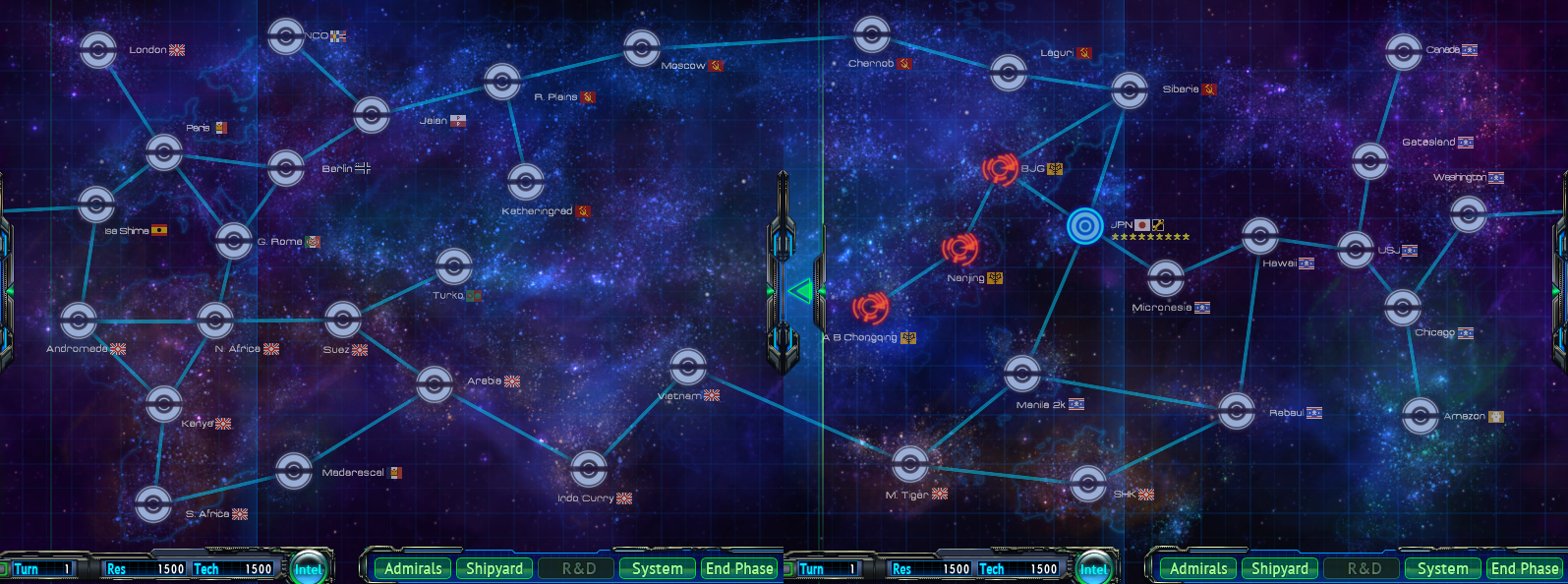Viewport: 1568px width, 584px height.
Task: Select the Micronesia system node
Action: tap(1165, 278)
